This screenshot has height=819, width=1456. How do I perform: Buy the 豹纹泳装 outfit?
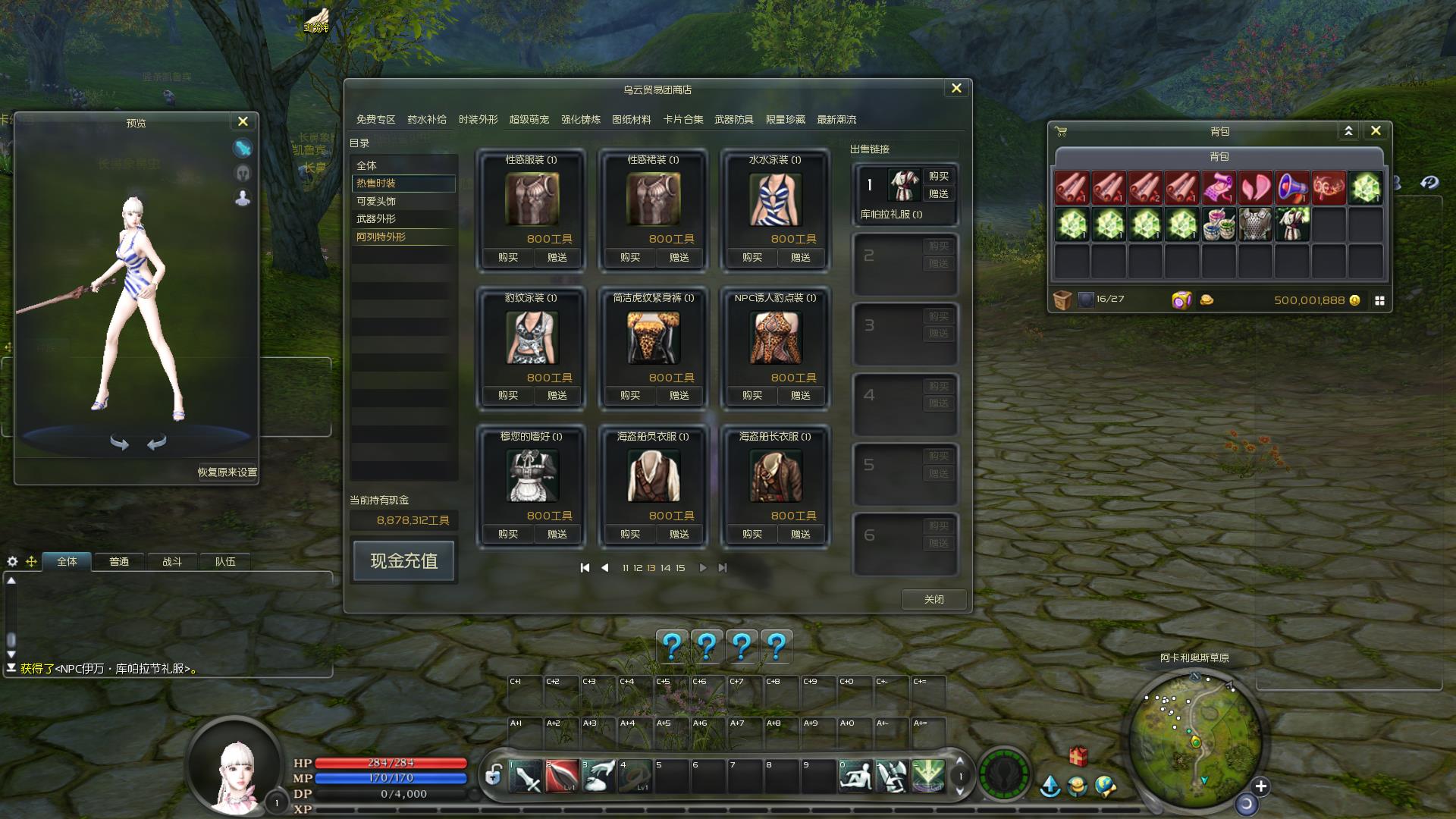tap(508, 395)
